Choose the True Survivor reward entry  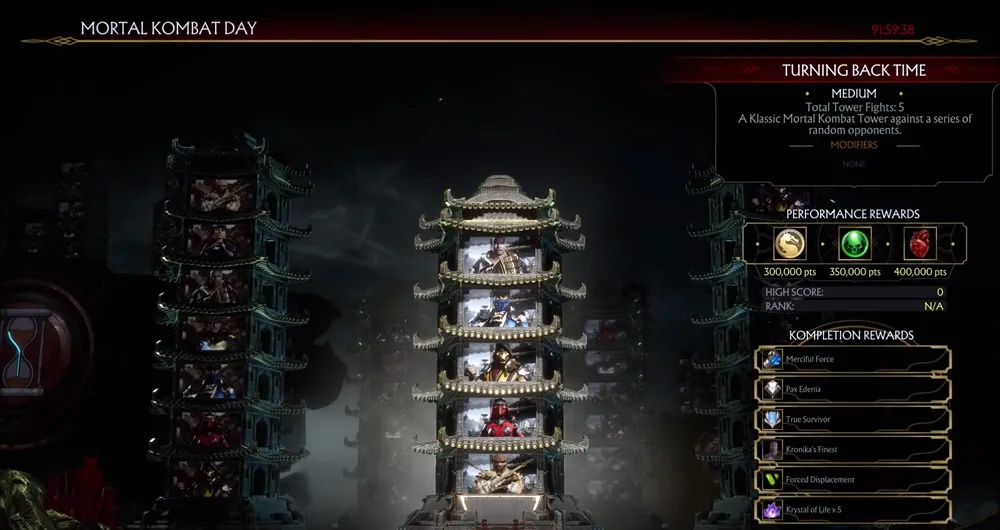click(x=854, y=419)
